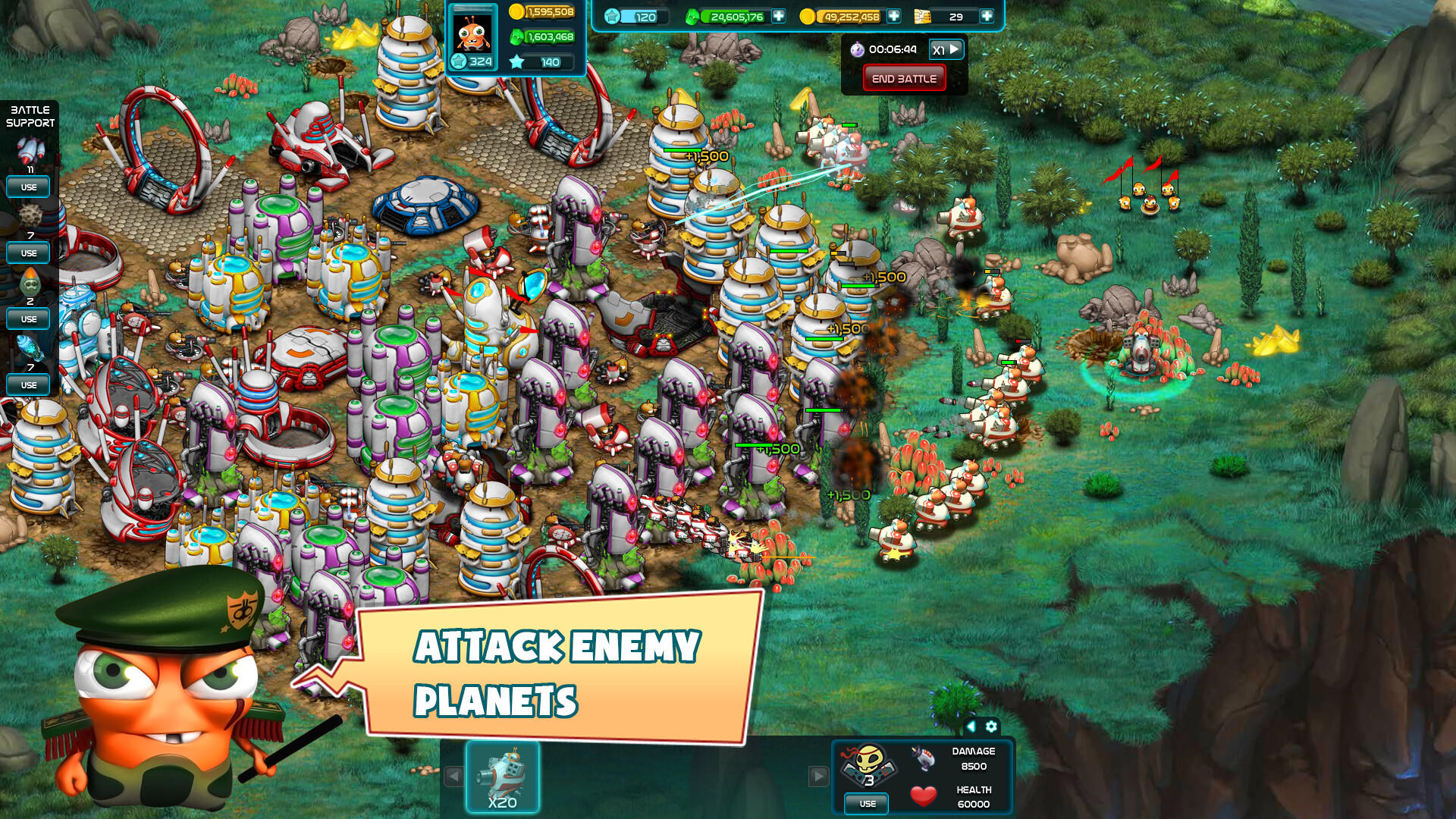1456x819 pixels.
Task: Click the ninja skull unit icon
Action: [x=868, y=762]
